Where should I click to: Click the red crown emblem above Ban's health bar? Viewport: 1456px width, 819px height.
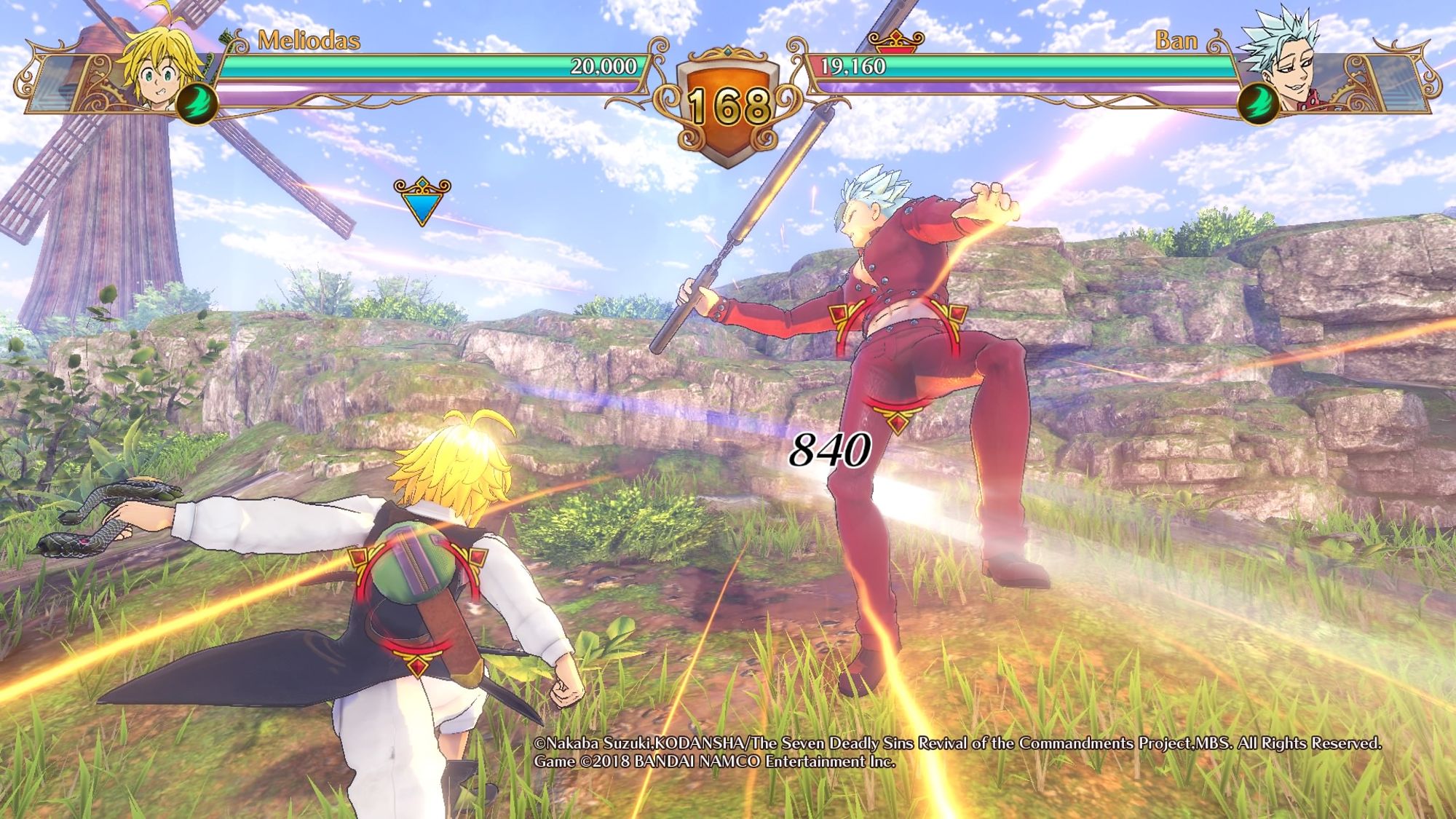coord(896,41)
